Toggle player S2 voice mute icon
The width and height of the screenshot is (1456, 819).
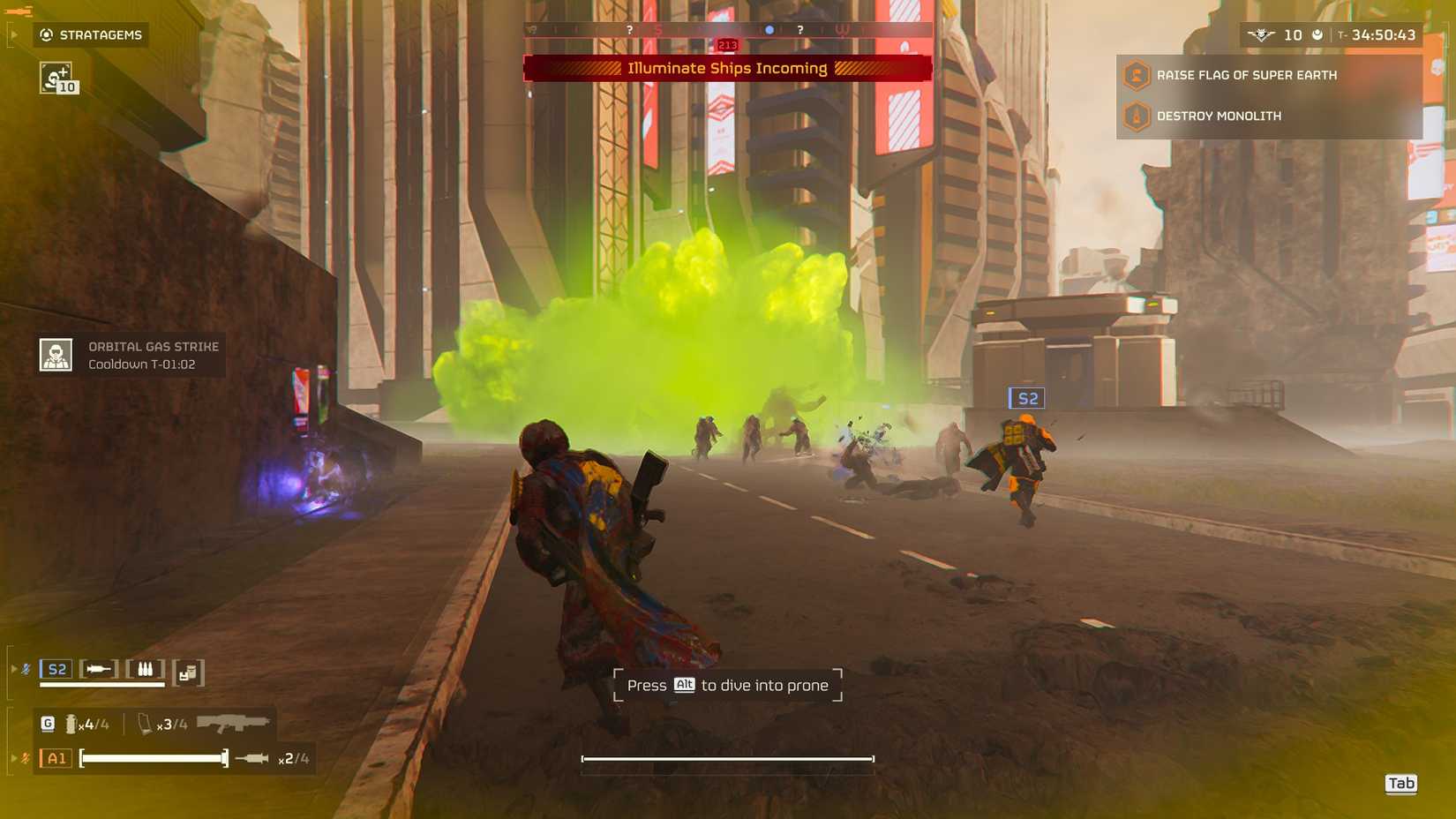coord(25,668)
